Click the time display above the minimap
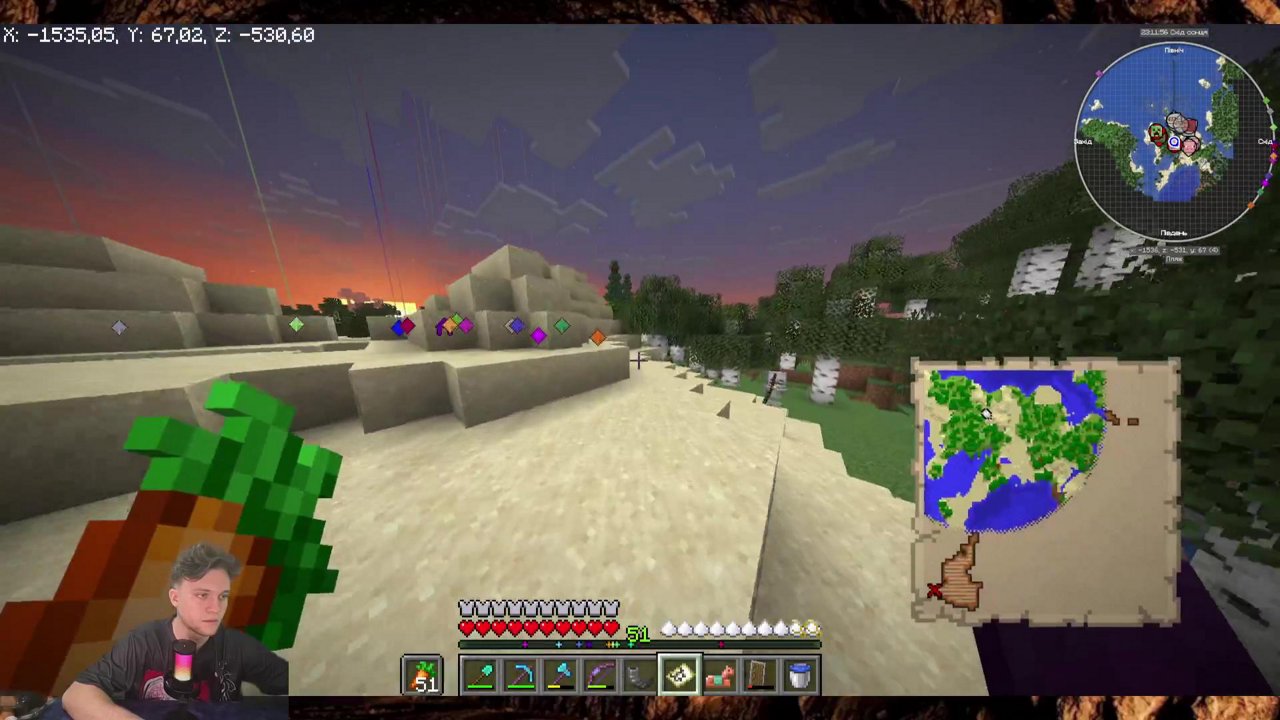1280x720 pixels. 1175,31
